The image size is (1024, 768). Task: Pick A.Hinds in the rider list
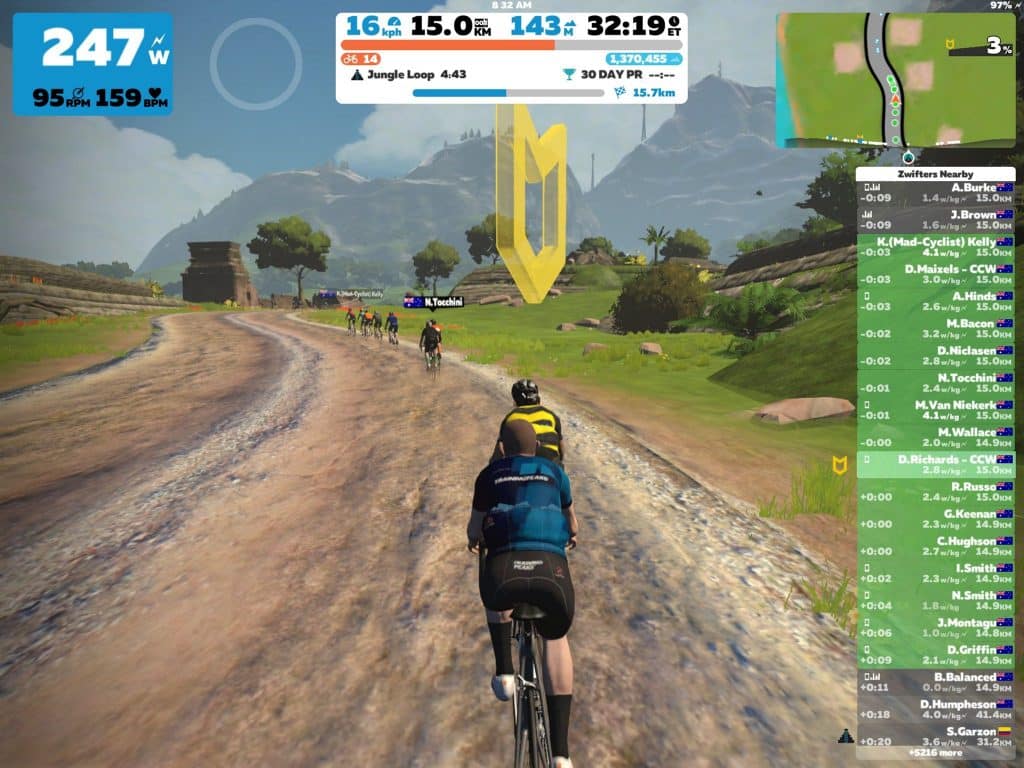936,302
